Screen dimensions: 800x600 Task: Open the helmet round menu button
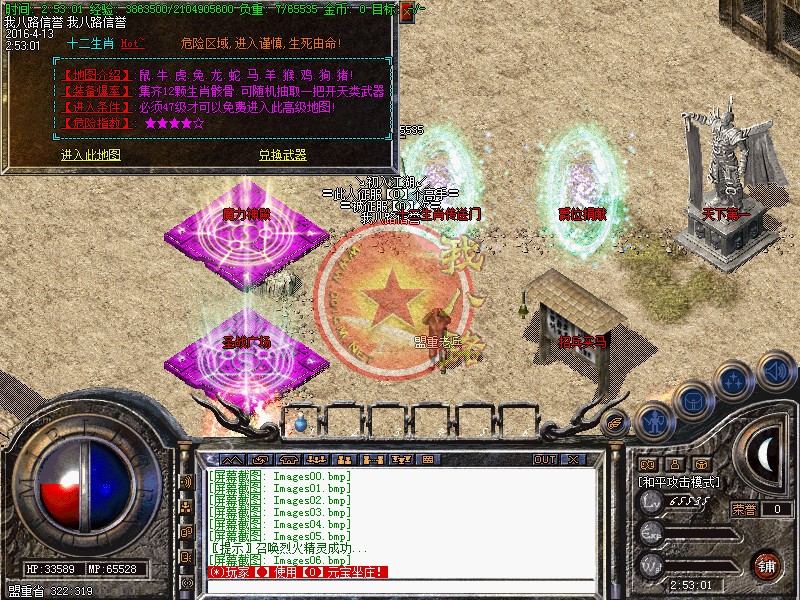click(691, 399)
